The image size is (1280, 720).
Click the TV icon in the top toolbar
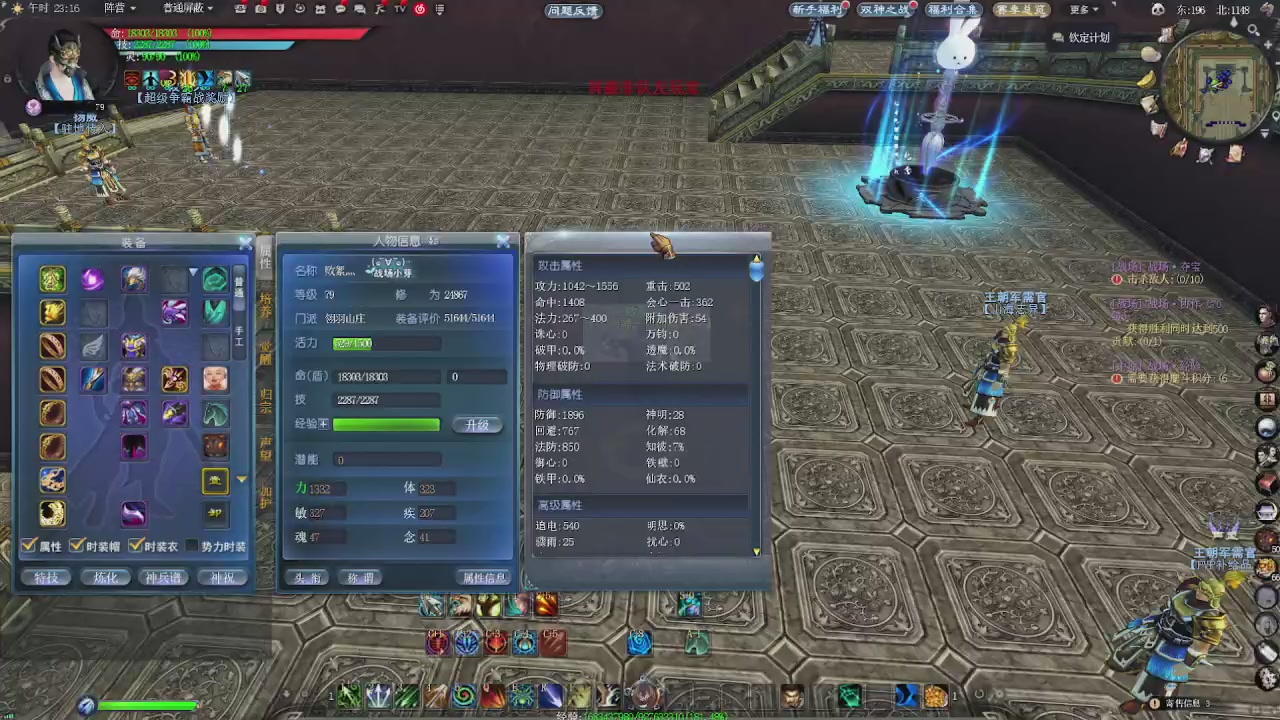(x=398, y=9)
